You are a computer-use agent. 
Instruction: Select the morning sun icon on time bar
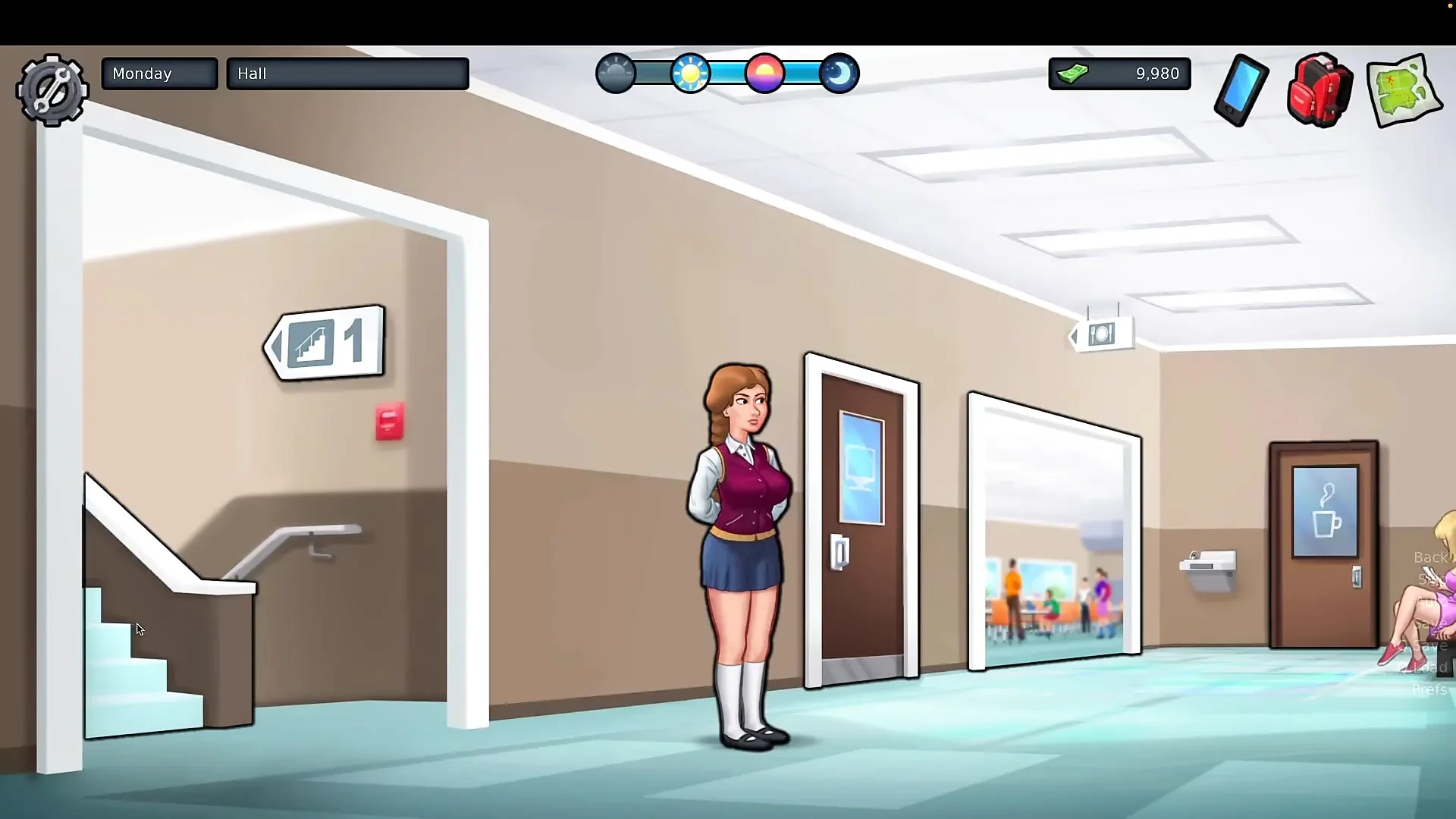(692, 73)
